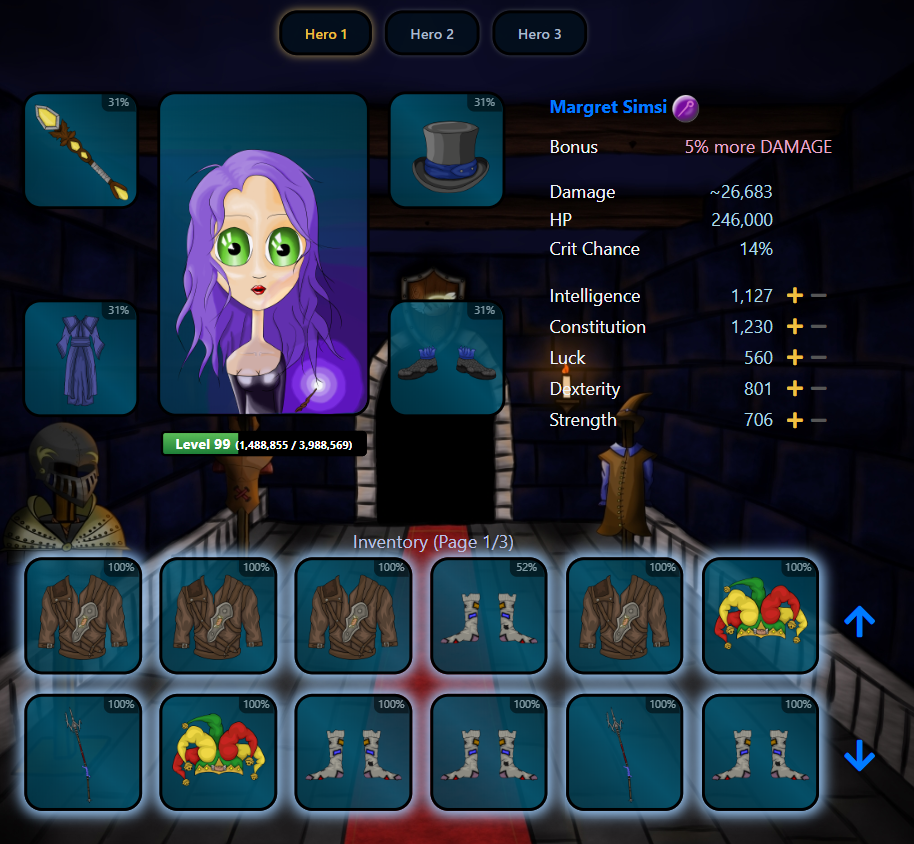Select the equipped golden staff weapon slot
The height and width of the screenshot is (844, 914).
(81, 150)
